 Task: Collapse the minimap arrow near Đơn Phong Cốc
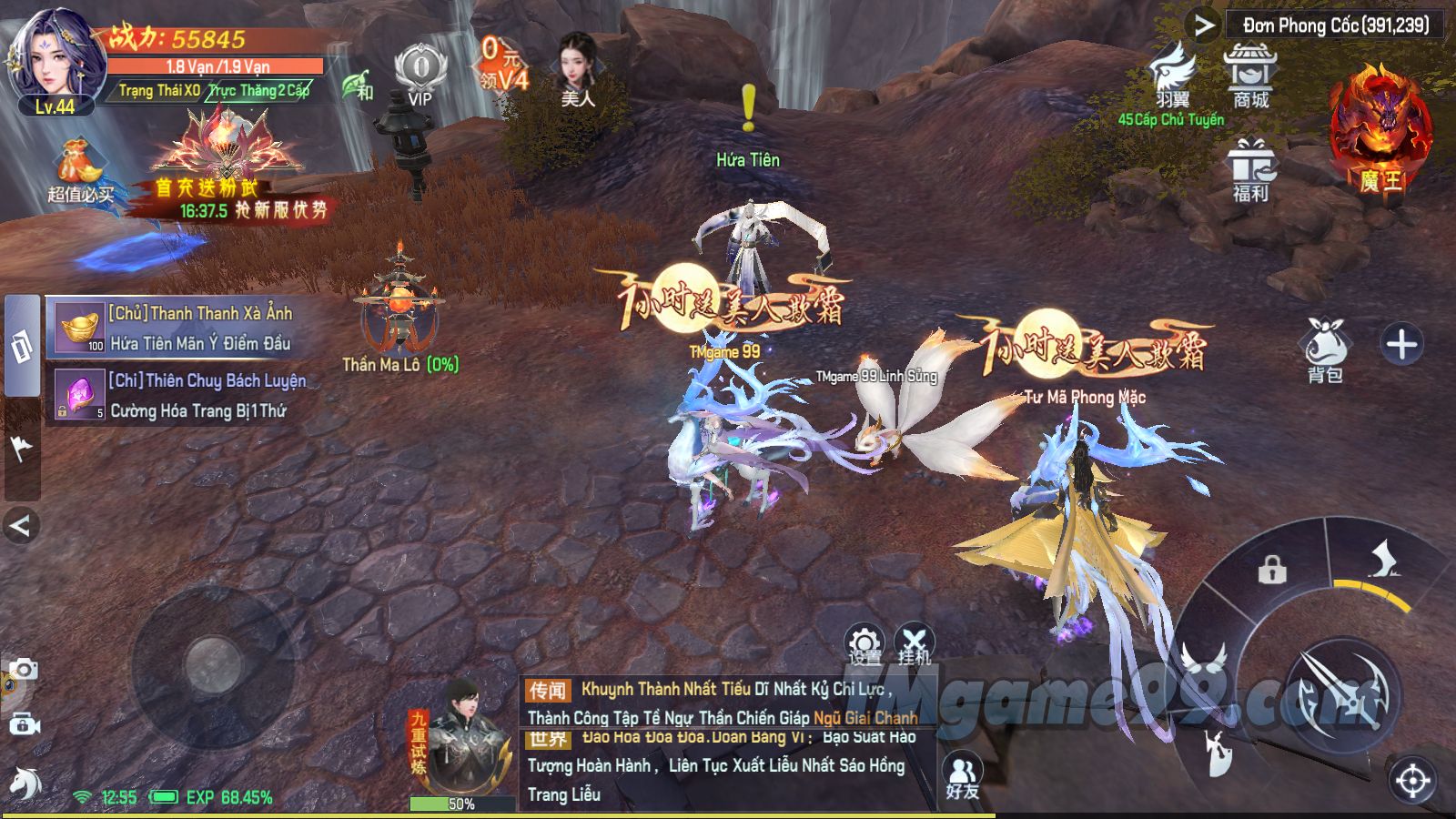(1204, 25)
